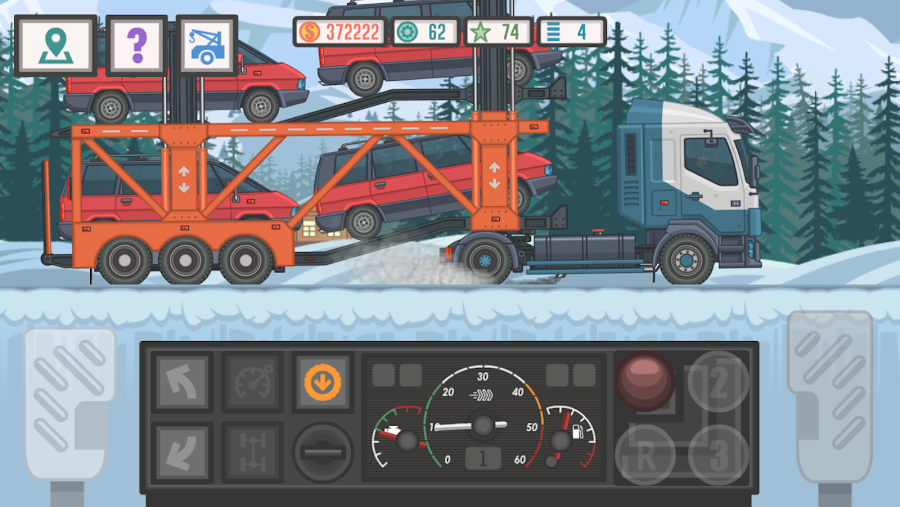Open the map location pin button
This screenshot has height=507, width=900.
point(56,45)
